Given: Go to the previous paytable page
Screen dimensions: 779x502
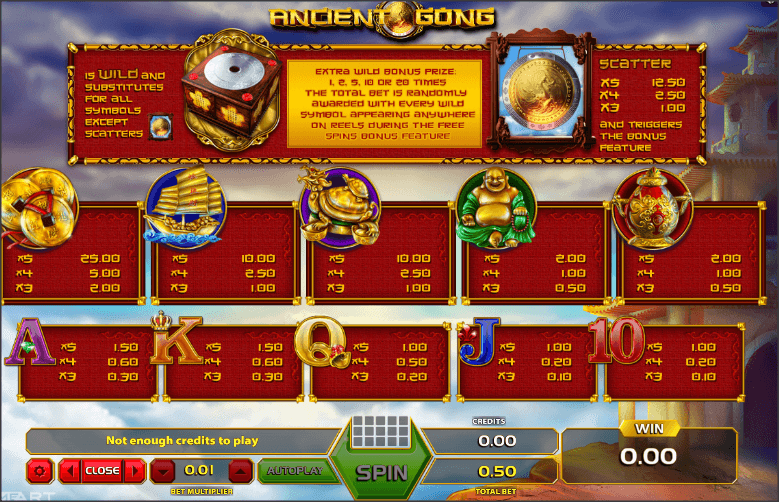Looking at the screenshot, I should coord(70,470).
